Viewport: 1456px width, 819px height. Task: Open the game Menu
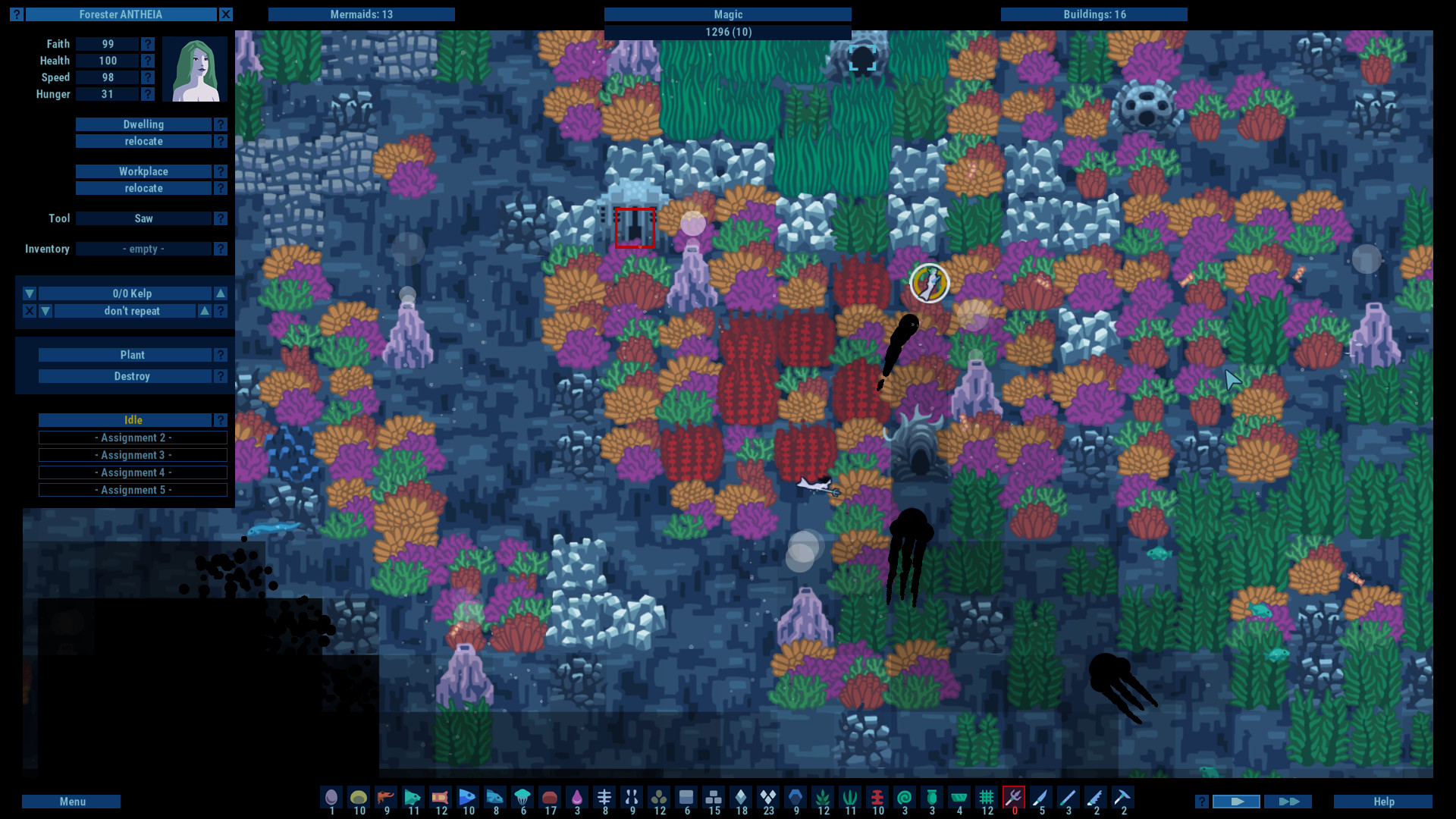[71, 801]
